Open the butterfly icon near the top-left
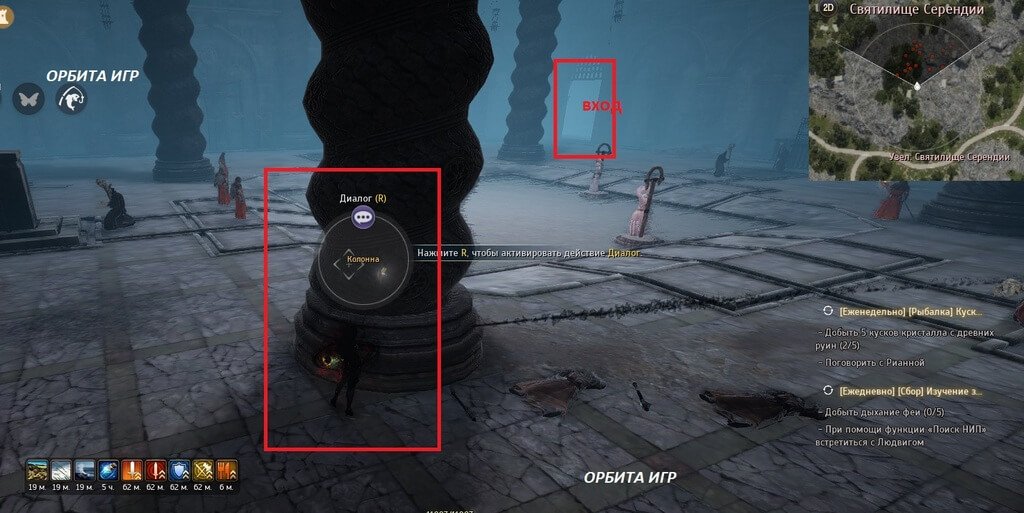The width and height of the screenshot is (1024, 513). (28, 99)
